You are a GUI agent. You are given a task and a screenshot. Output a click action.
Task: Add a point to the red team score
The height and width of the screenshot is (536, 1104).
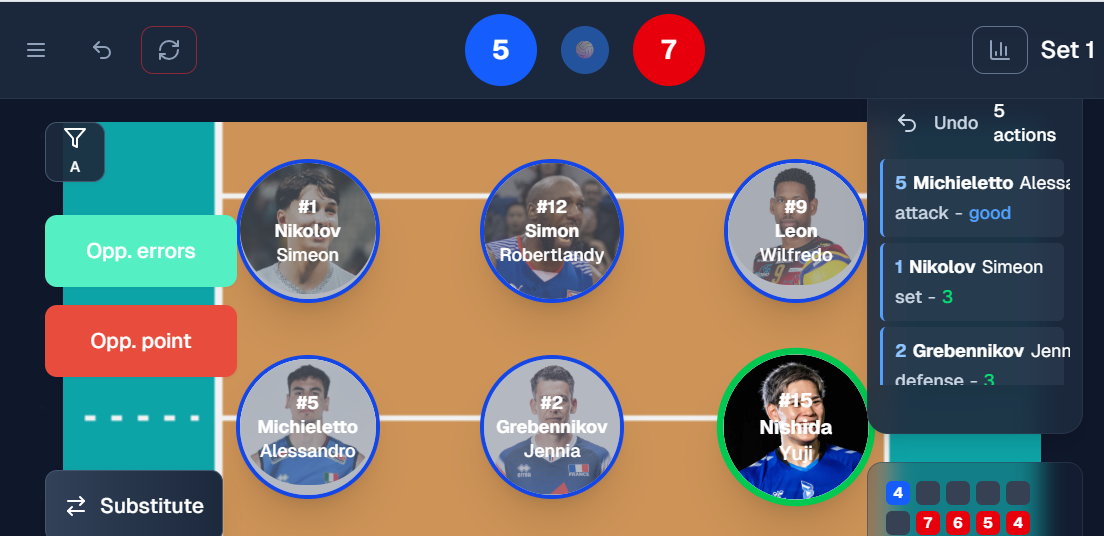click(x=669, y=50)
